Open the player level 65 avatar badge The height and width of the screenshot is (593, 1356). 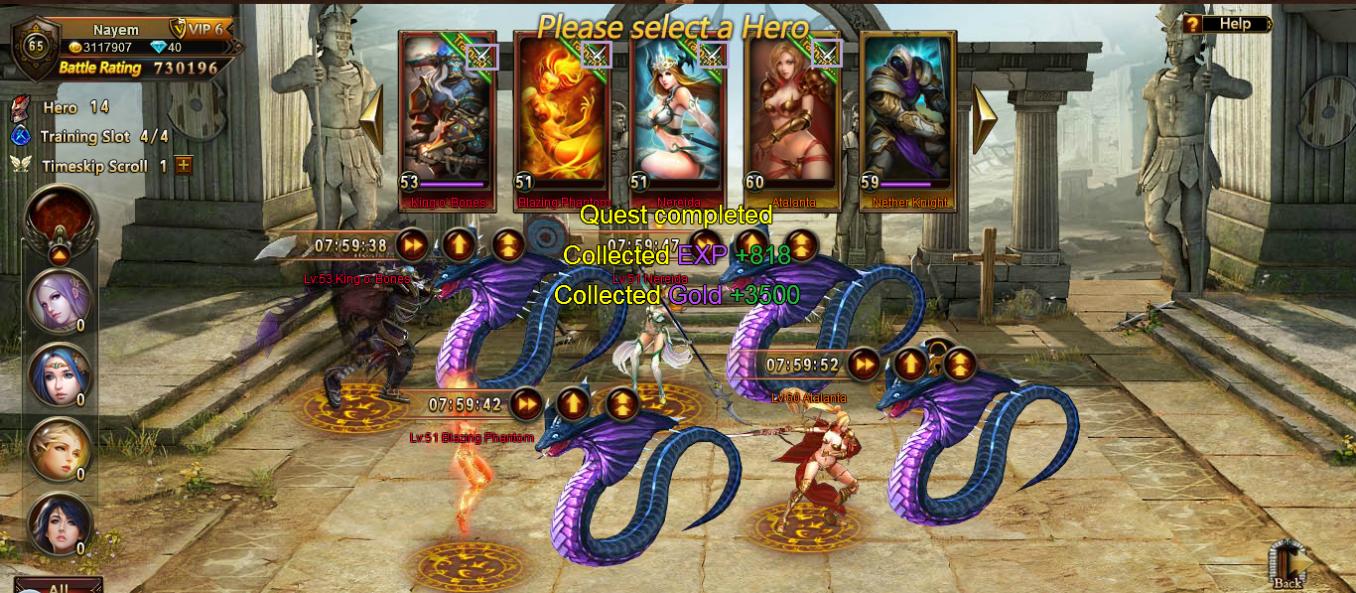pyautogui.click(x=35, y=46)
